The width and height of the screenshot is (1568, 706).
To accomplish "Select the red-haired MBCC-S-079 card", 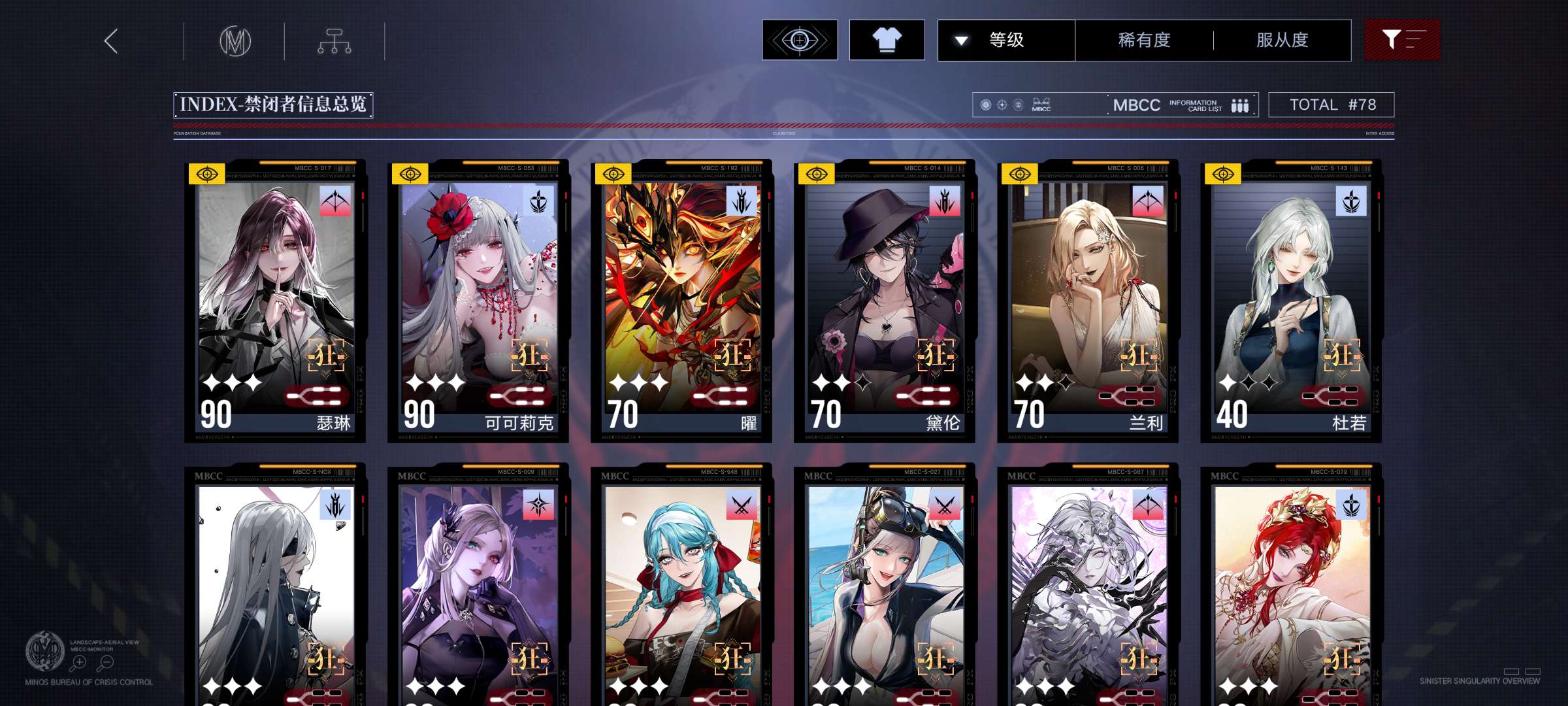I will click(1291, 588).
